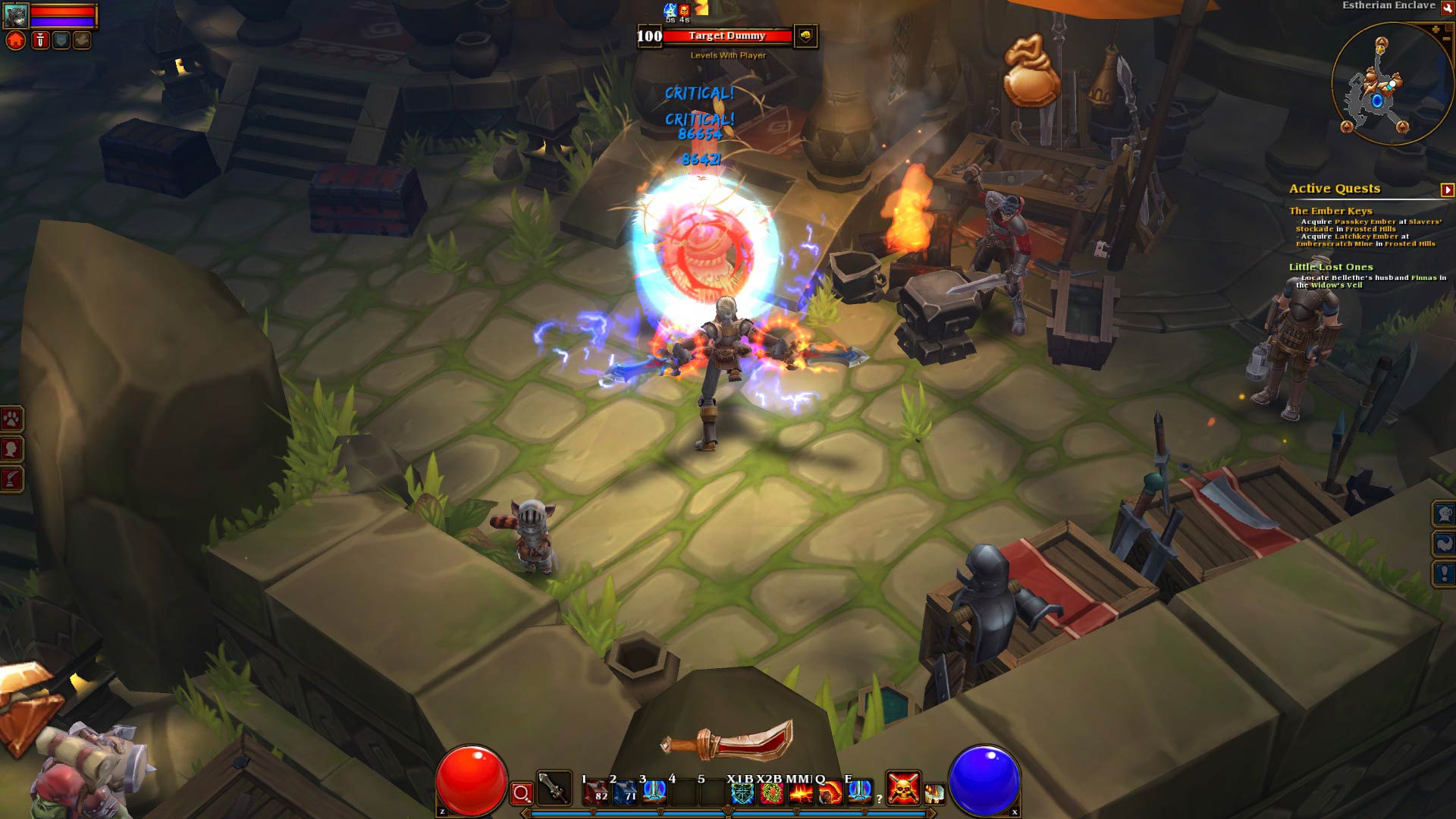Activate the flaming lava skill icon
The image size is (1456, 819).
[801, 793]
